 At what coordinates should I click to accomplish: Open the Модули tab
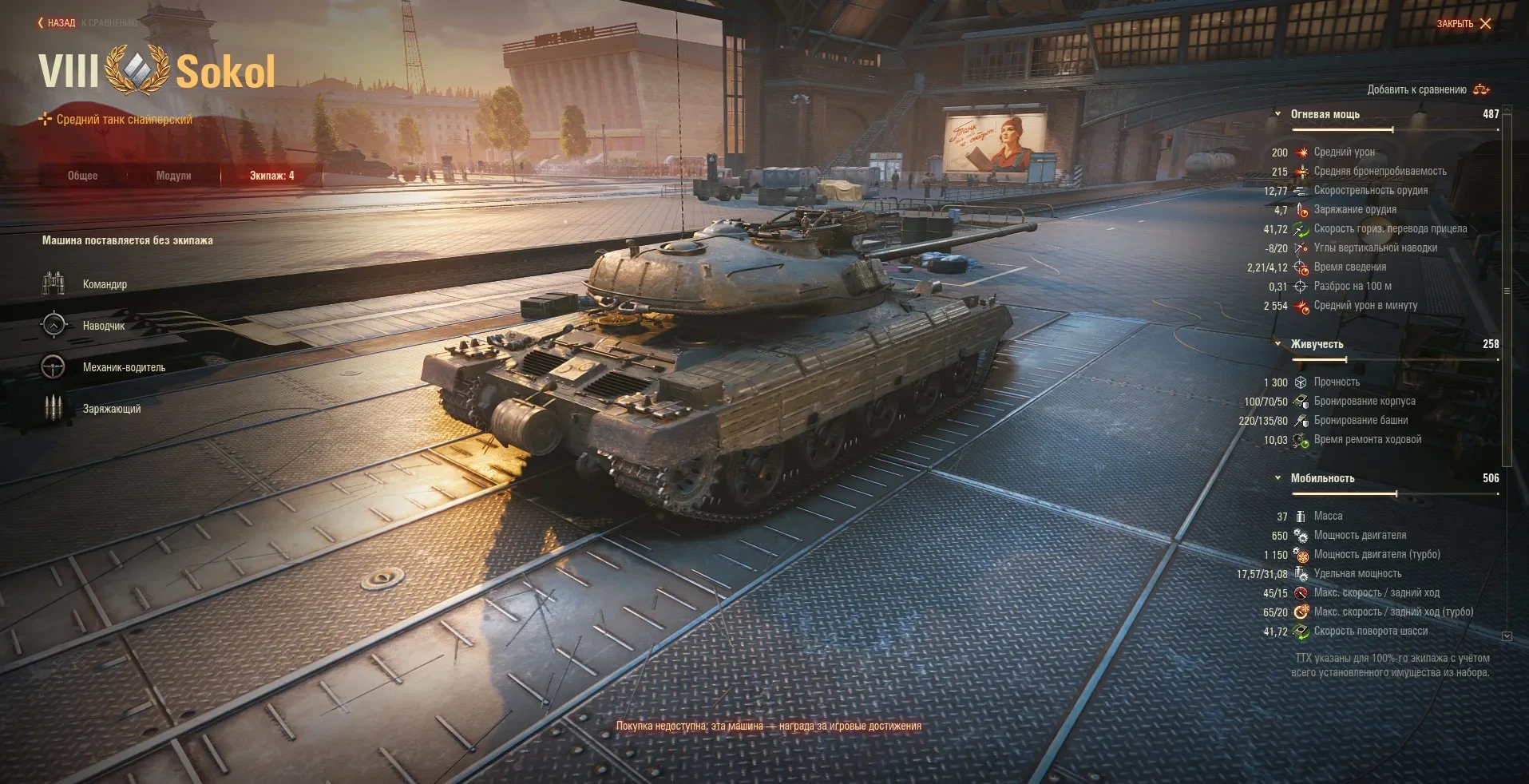pos(173,176)
